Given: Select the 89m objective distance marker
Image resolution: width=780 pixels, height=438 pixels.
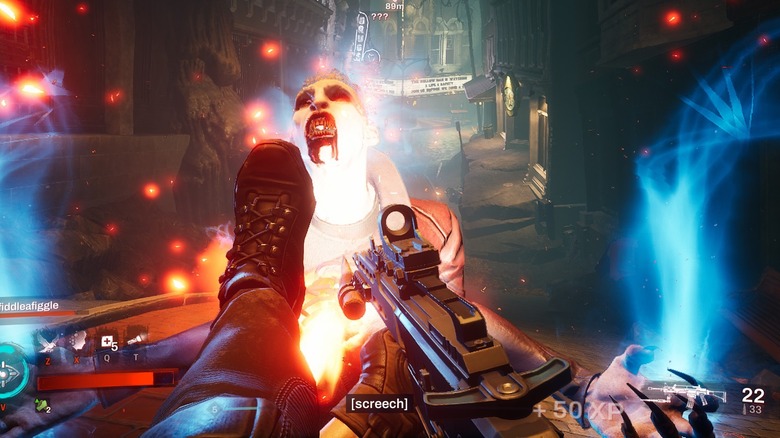Looking at the screenshot, I should 394,6.
